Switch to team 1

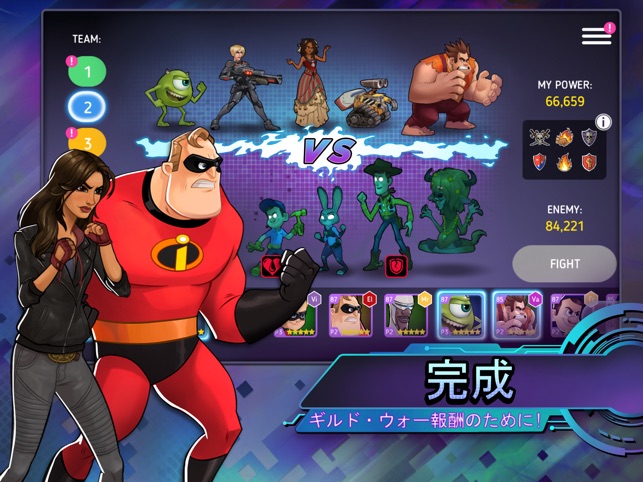pyautogui.click(x=88, y=71)
